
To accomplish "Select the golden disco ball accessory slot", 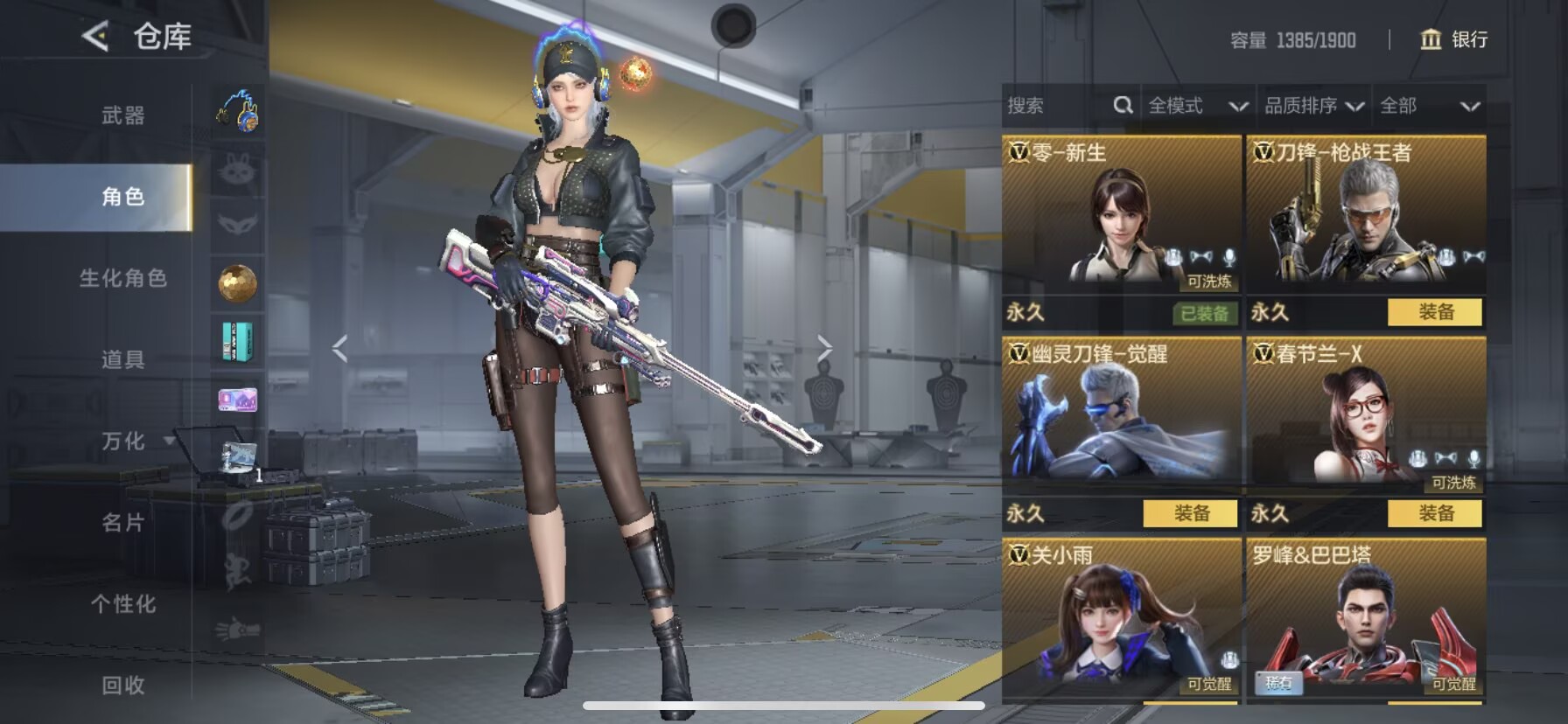I will pyautogui.click(x=237, y=283).
